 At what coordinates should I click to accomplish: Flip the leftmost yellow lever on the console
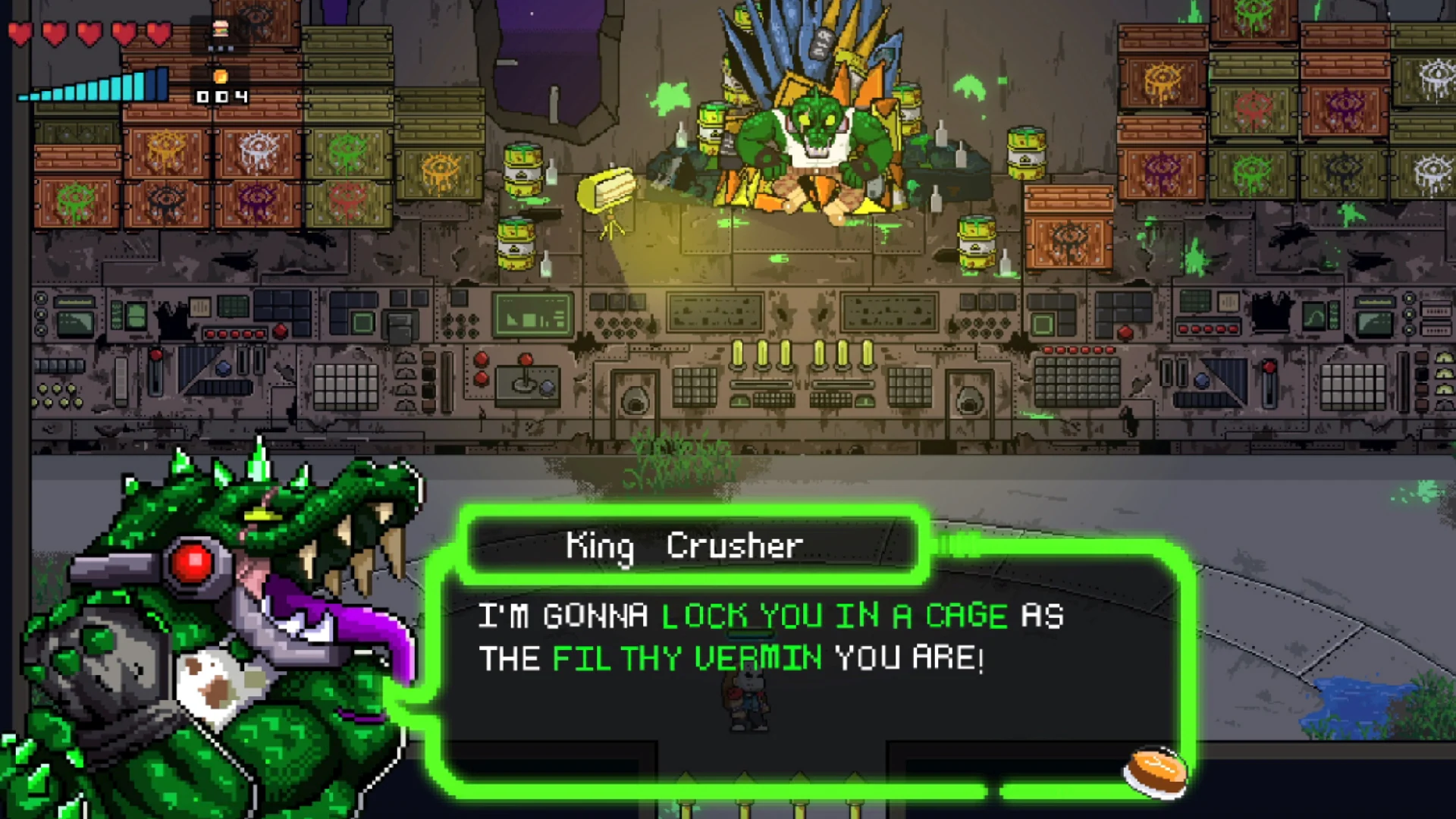(x=737, y=355)
